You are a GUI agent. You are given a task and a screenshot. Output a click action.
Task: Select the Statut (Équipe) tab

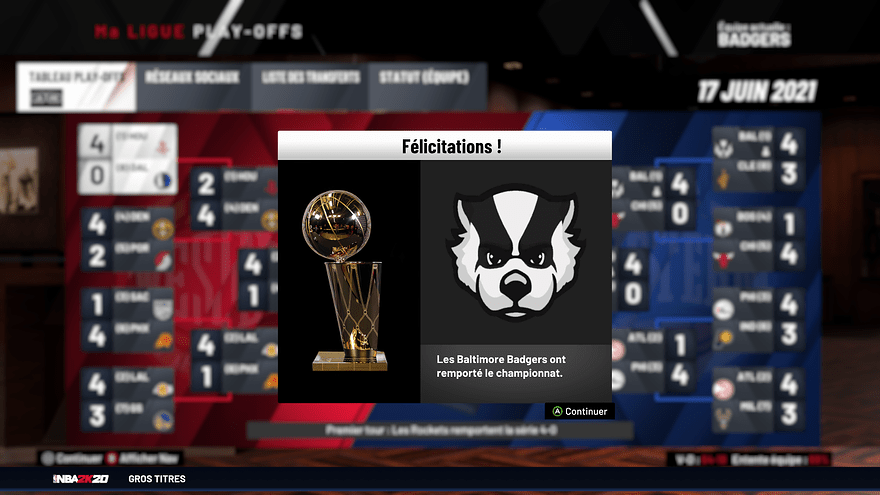(x=427, y=78)
